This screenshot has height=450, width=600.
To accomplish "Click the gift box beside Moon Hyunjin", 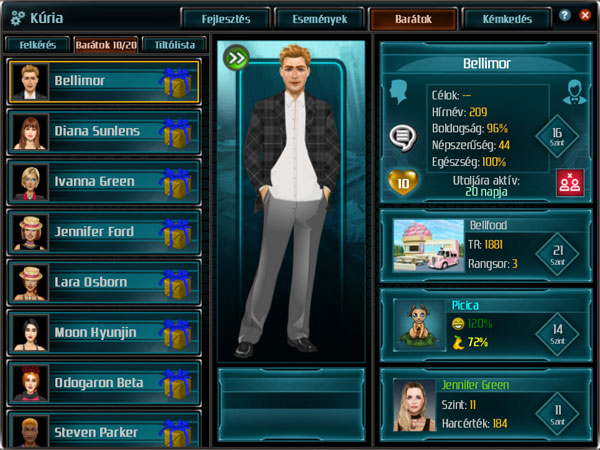I will (x=177, y=333).
